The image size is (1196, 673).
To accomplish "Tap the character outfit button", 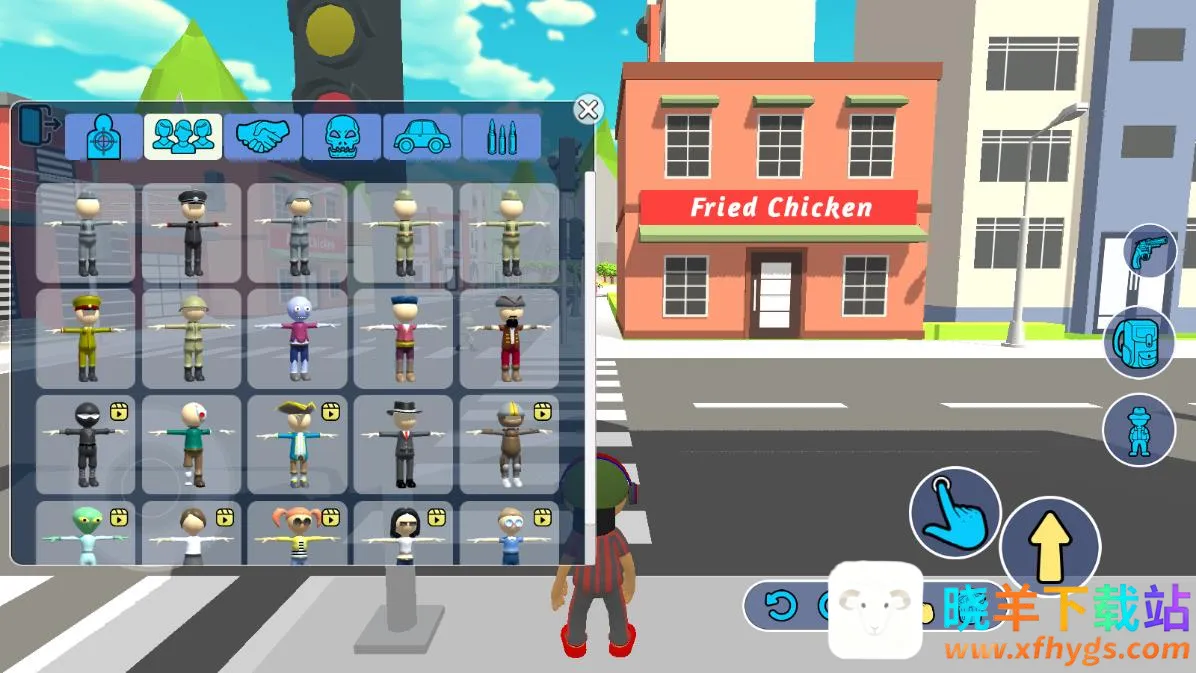I will 1138,430.
